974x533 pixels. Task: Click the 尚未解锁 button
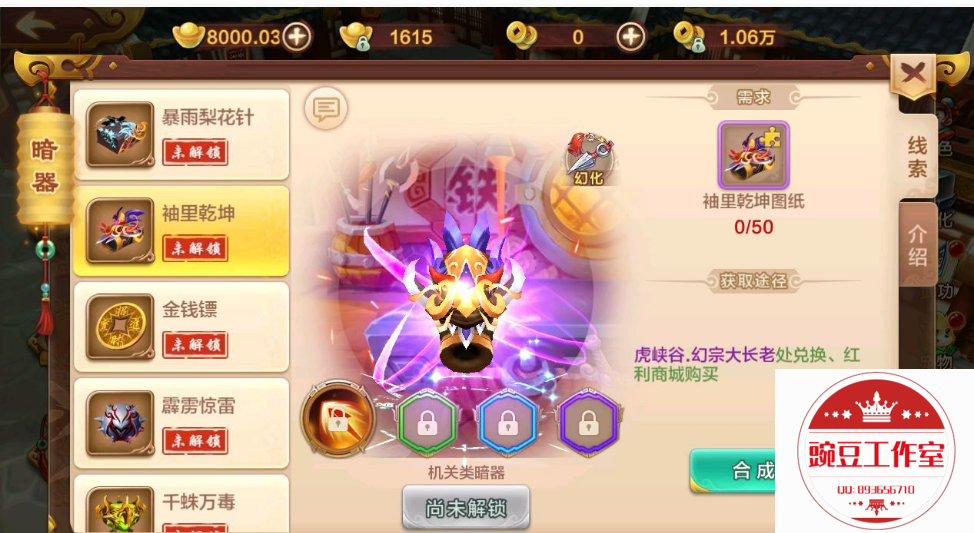(465, 508)
